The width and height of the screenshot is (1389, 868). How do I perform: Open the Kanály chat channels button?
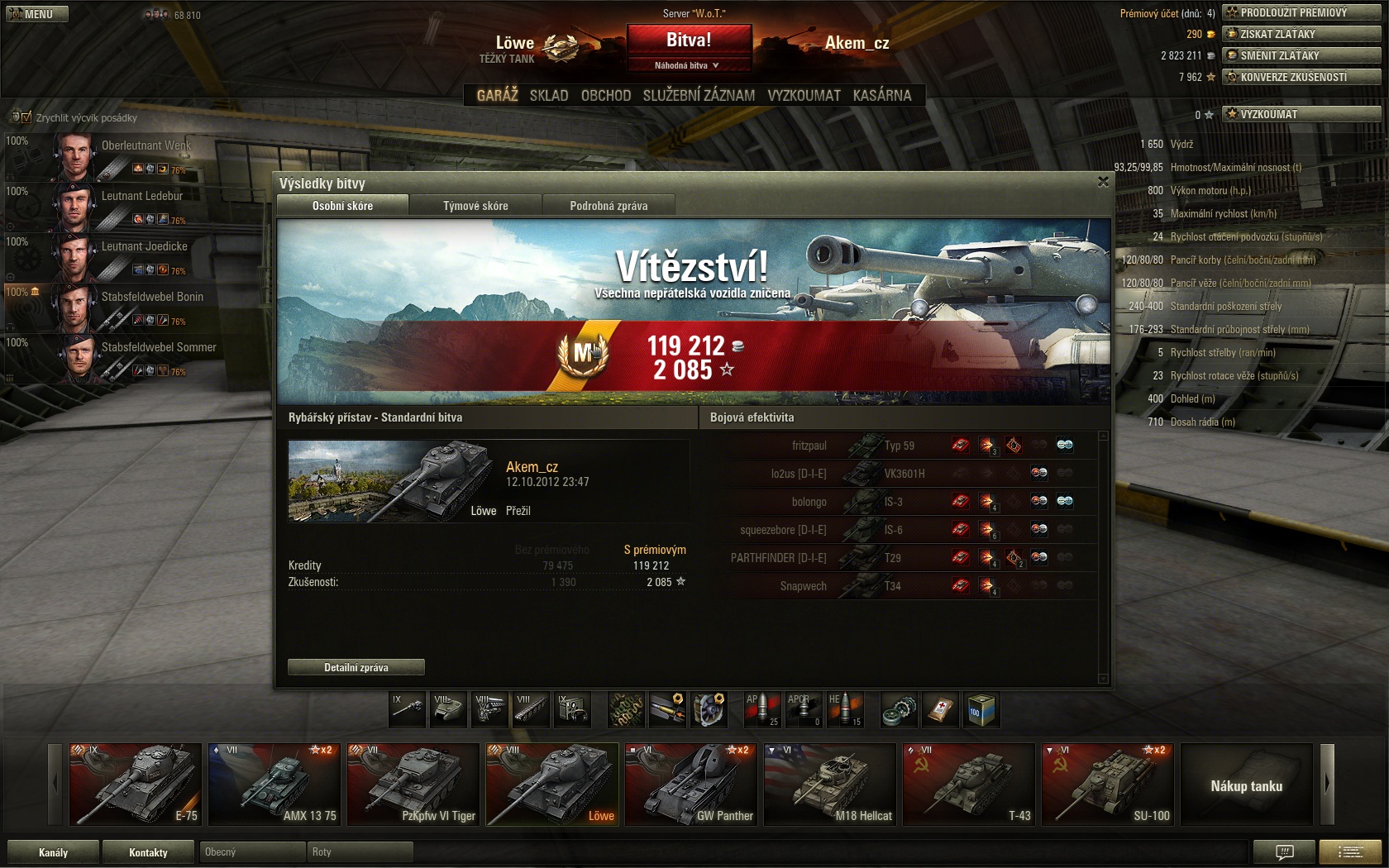point(53,852)
